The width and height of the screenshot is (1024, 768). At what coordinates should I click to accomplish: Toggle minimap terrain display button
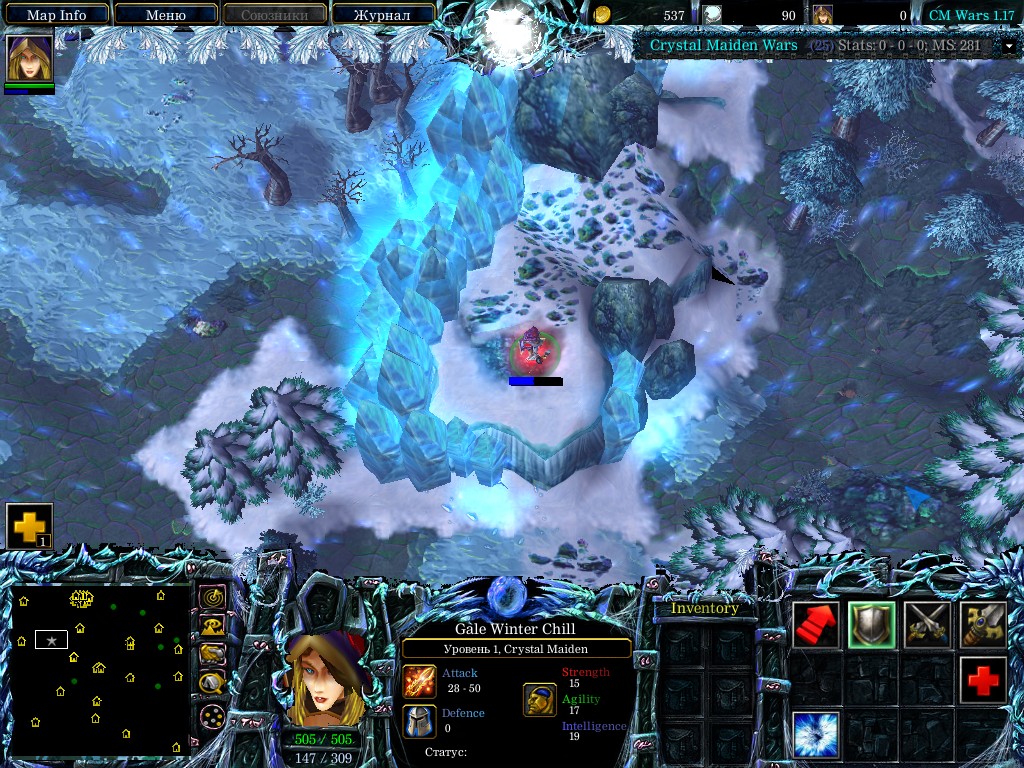click(211, 626)
